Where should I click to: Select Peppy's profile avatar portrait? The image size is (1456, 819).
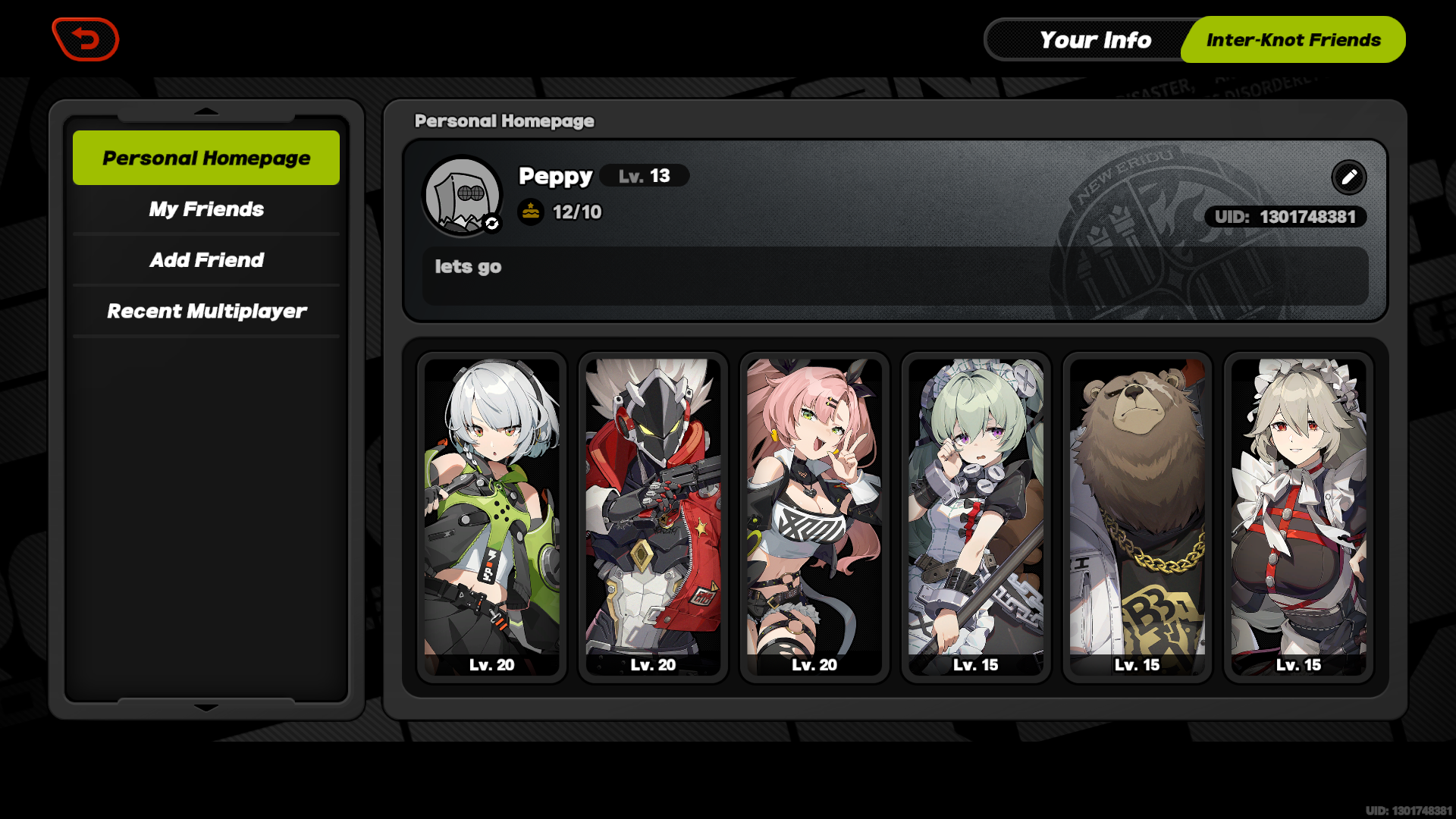pos(463,195)
